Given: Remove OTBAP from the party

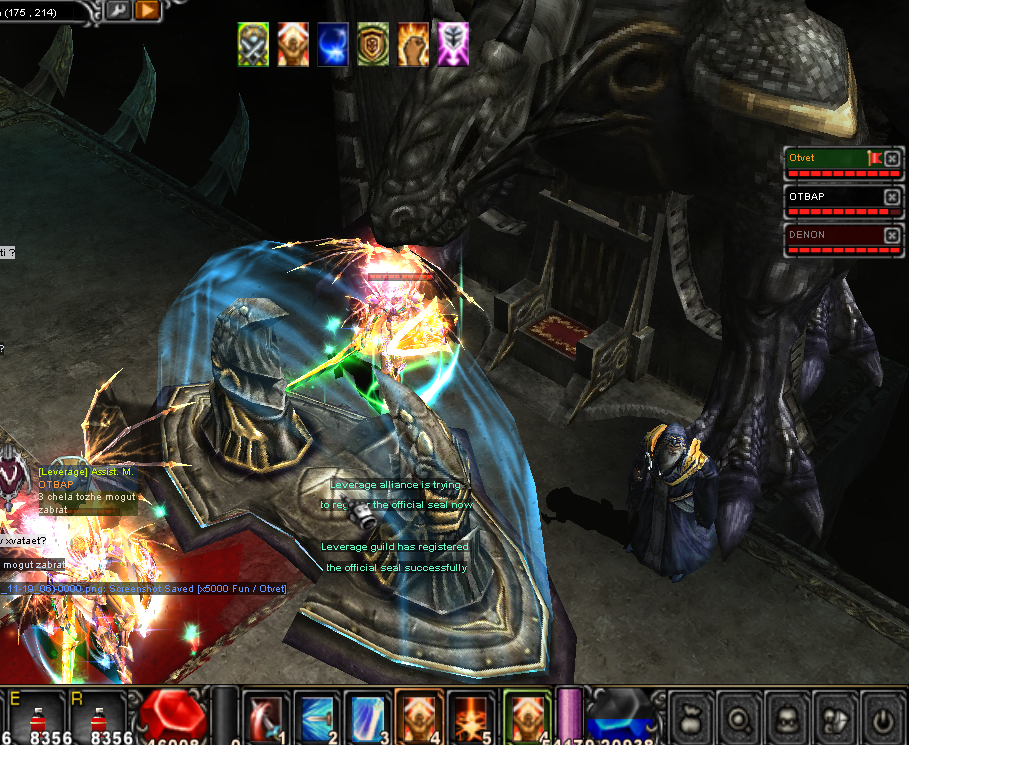Looking at the screenshot, I should click(x=892, y=198).
